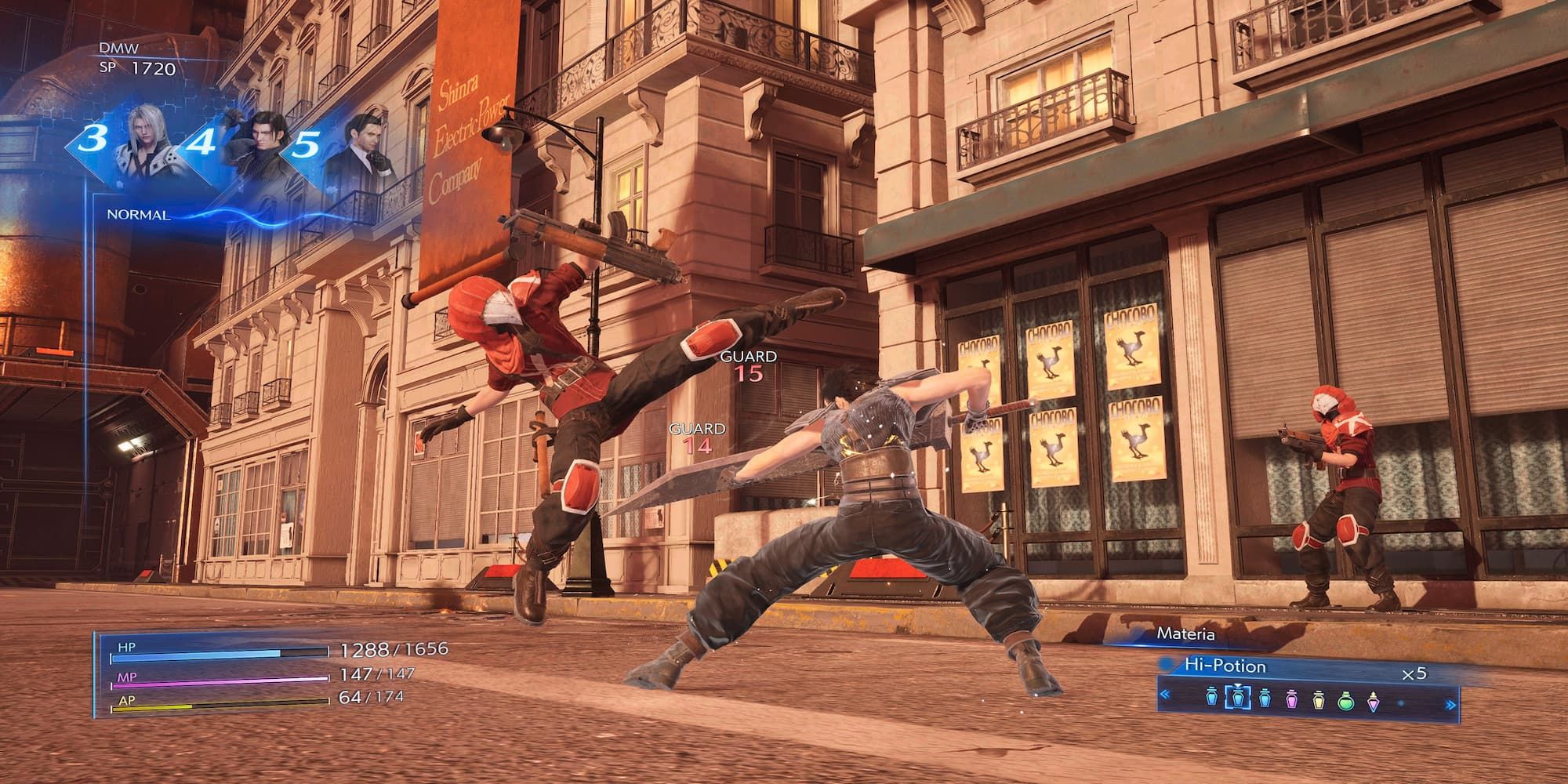This screenshot has width=1568, height=784.
Task: Click the selection cursor arrow above Hi-Potion
Action: point(1238,684)
